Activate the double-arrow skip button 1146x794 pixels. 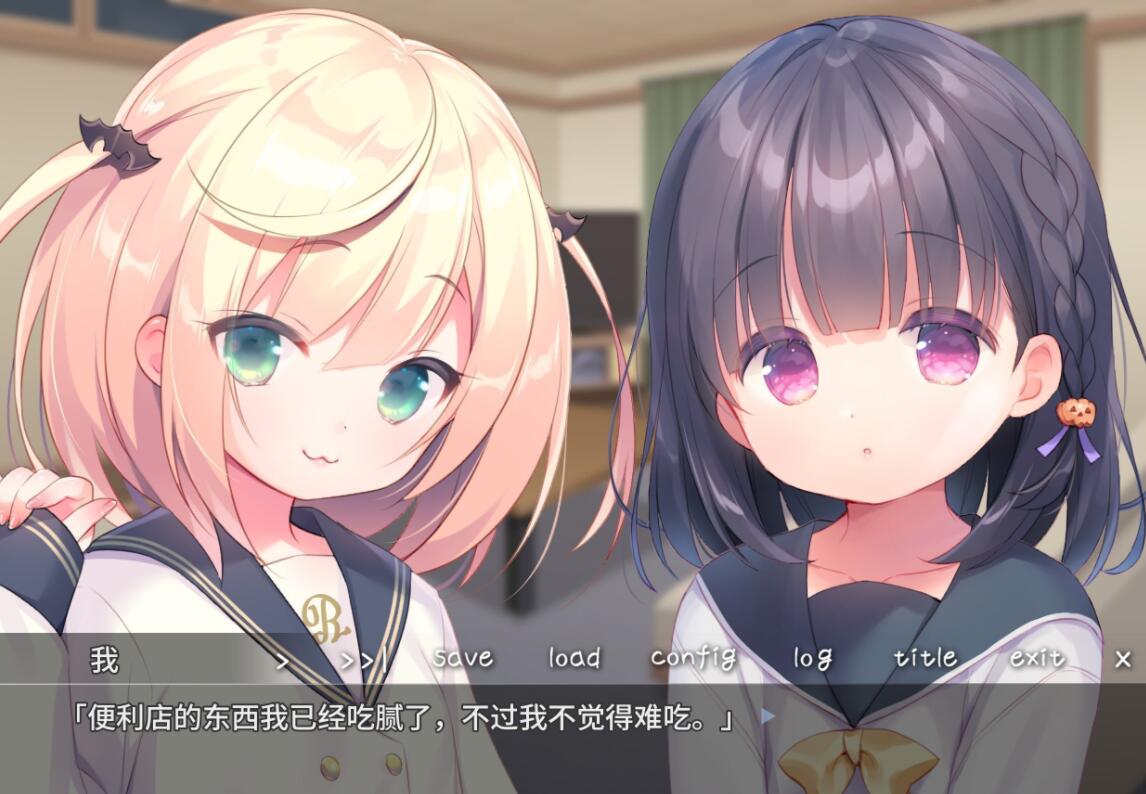point(362,660)
